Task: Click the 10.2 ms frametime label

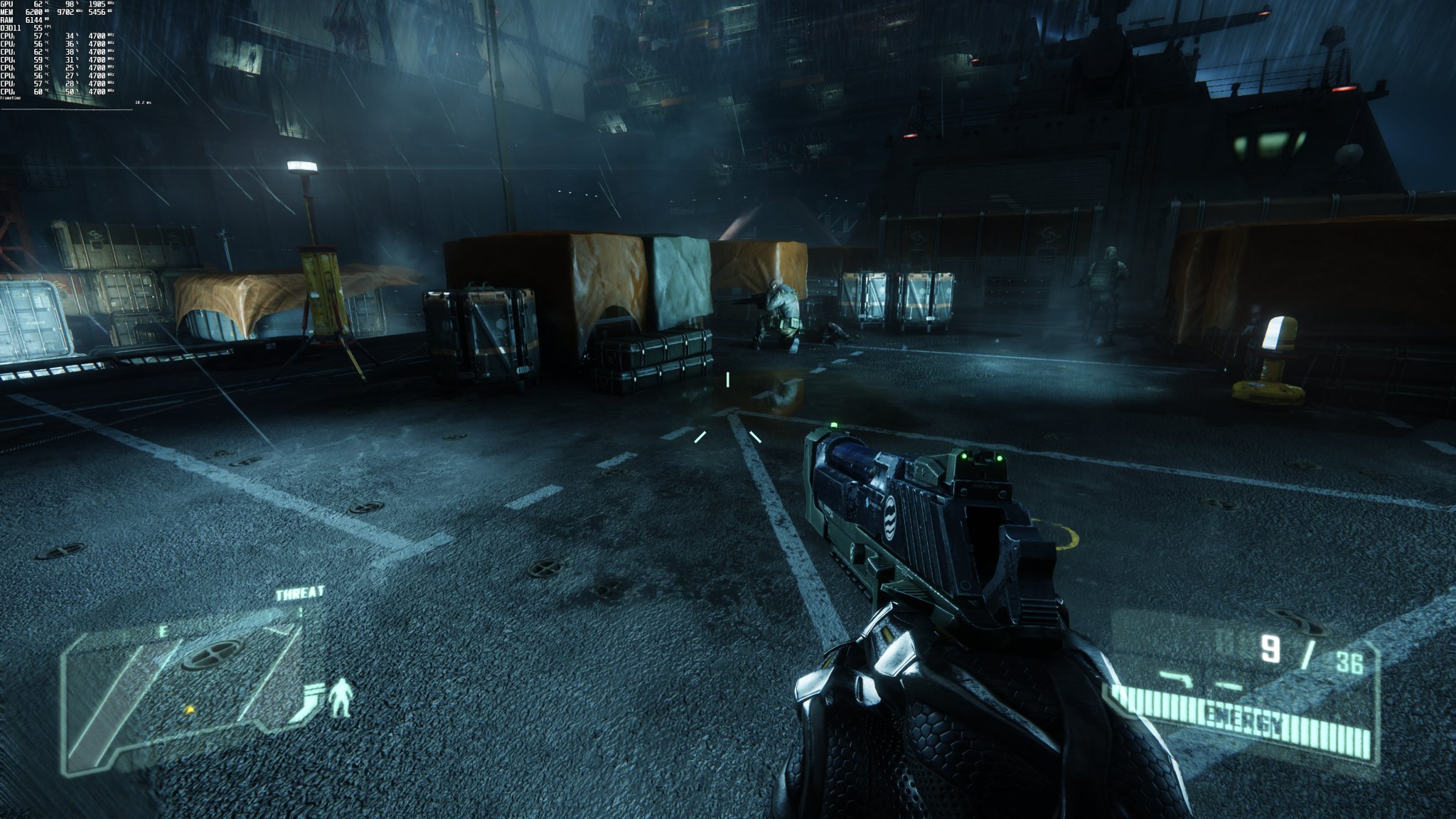Action: (143, 102)
